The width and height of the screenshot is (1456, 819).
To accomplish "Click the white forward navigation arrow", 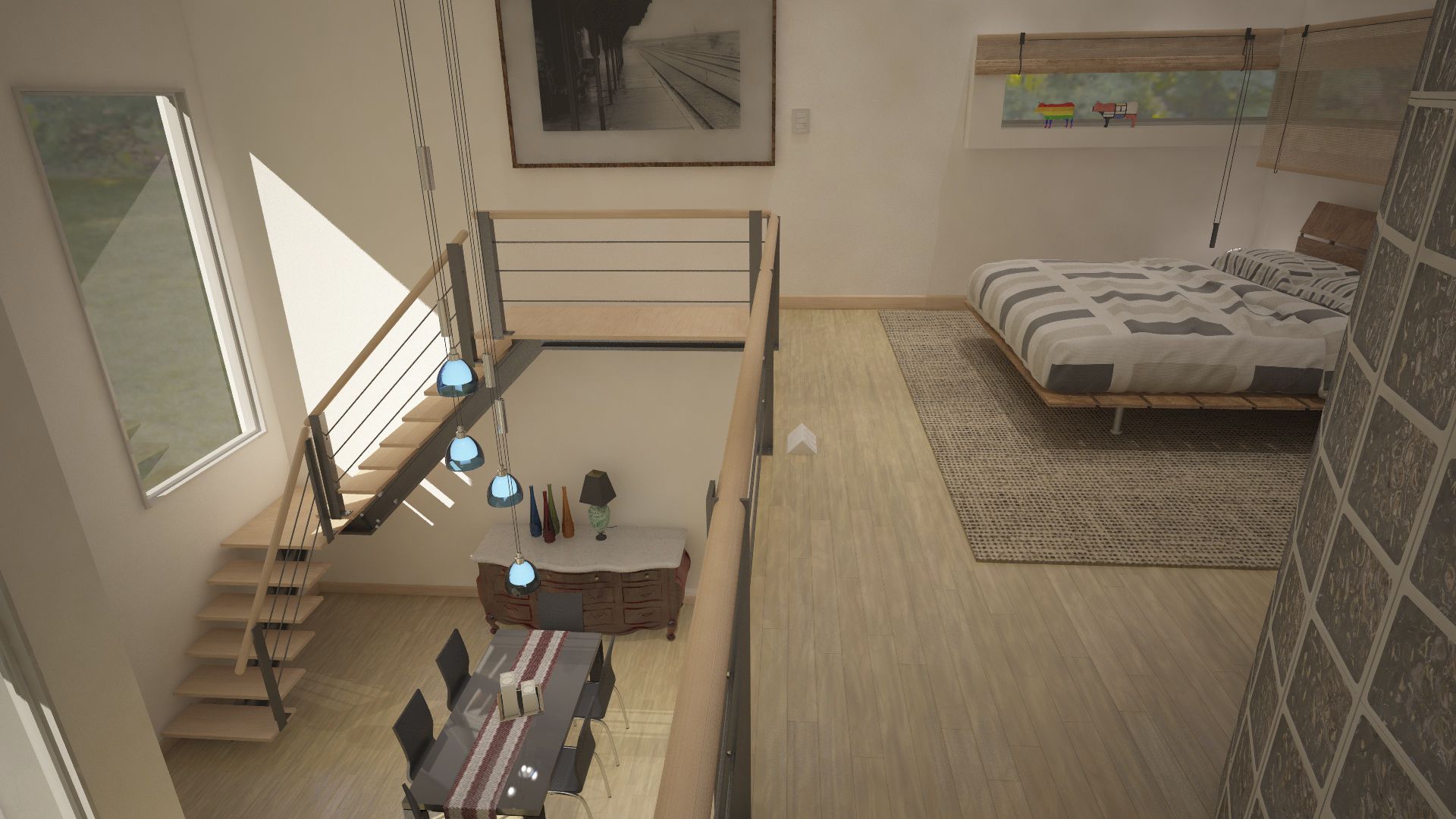I will [x=802, y=440].
